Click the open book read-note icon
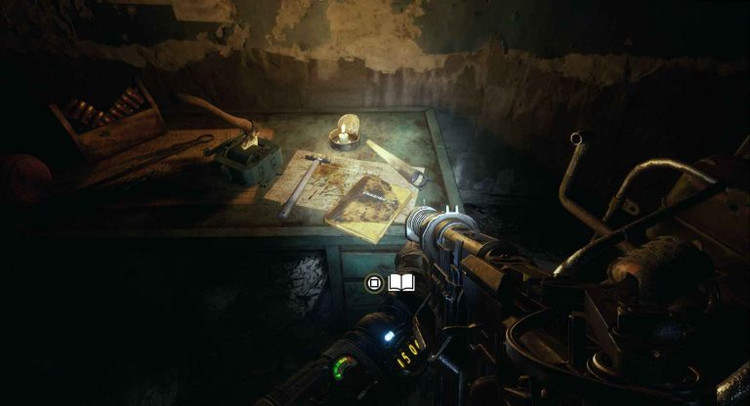 tap(401, 284)
